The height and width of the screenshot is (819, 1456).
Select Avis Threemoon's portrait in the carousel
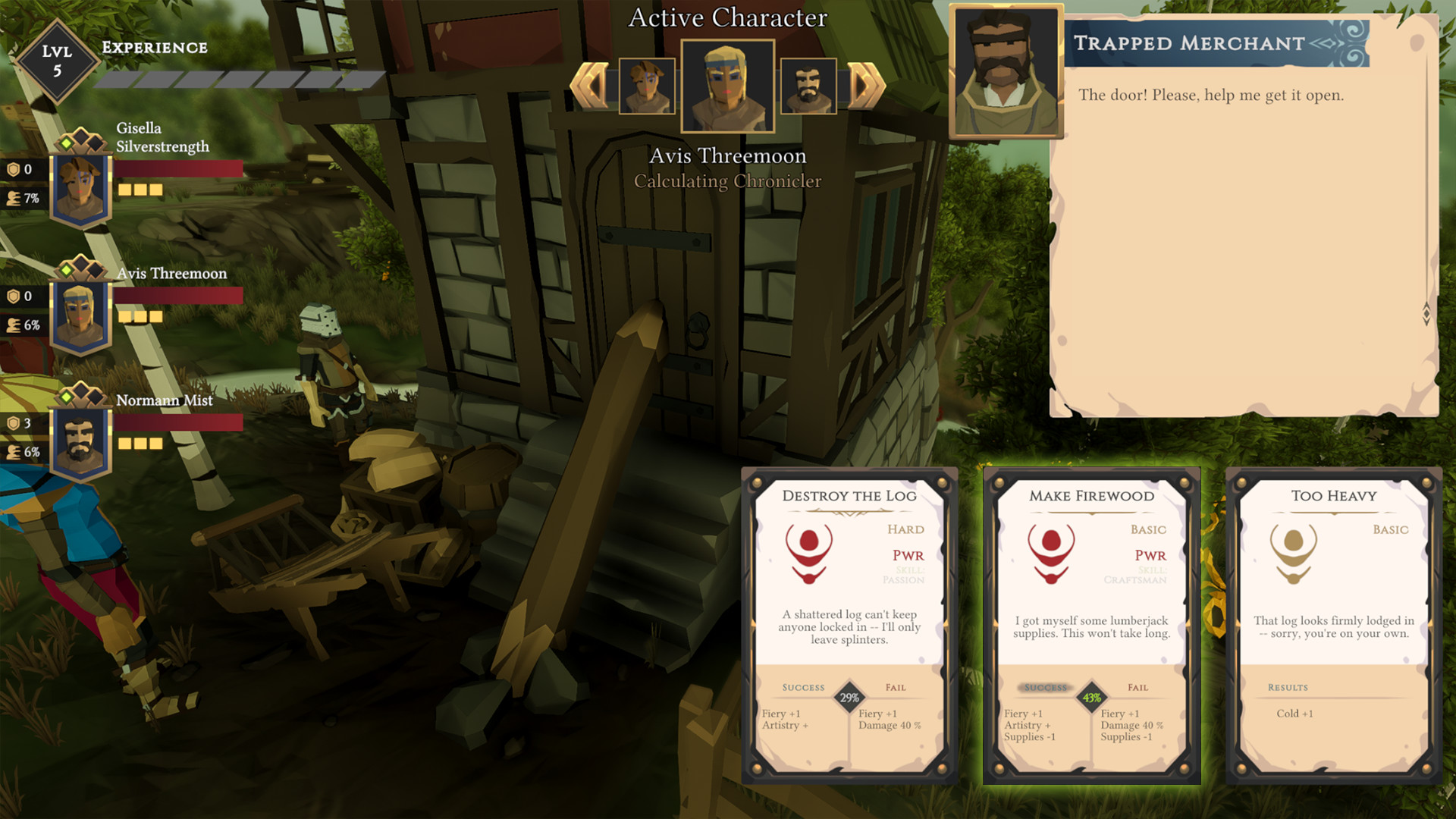pyautogui.click(x=728, y=87)
